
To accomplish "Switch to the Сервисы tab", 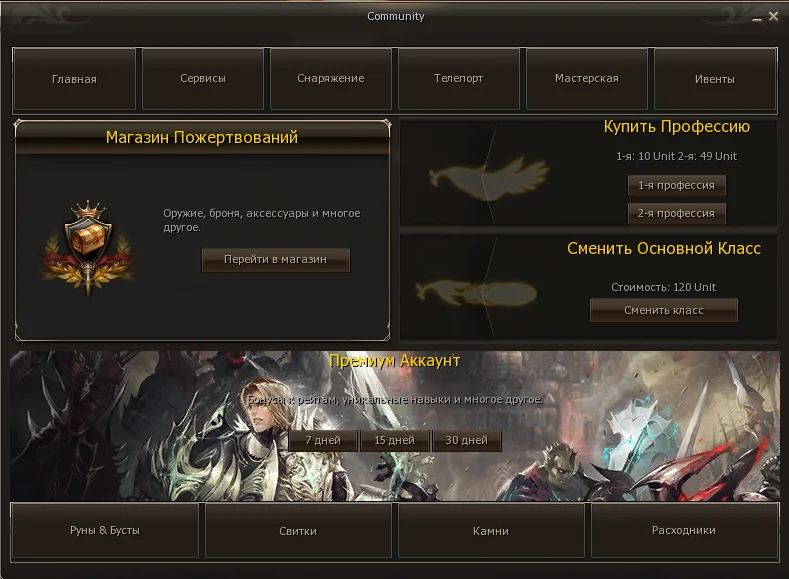I will pos(203,79).
